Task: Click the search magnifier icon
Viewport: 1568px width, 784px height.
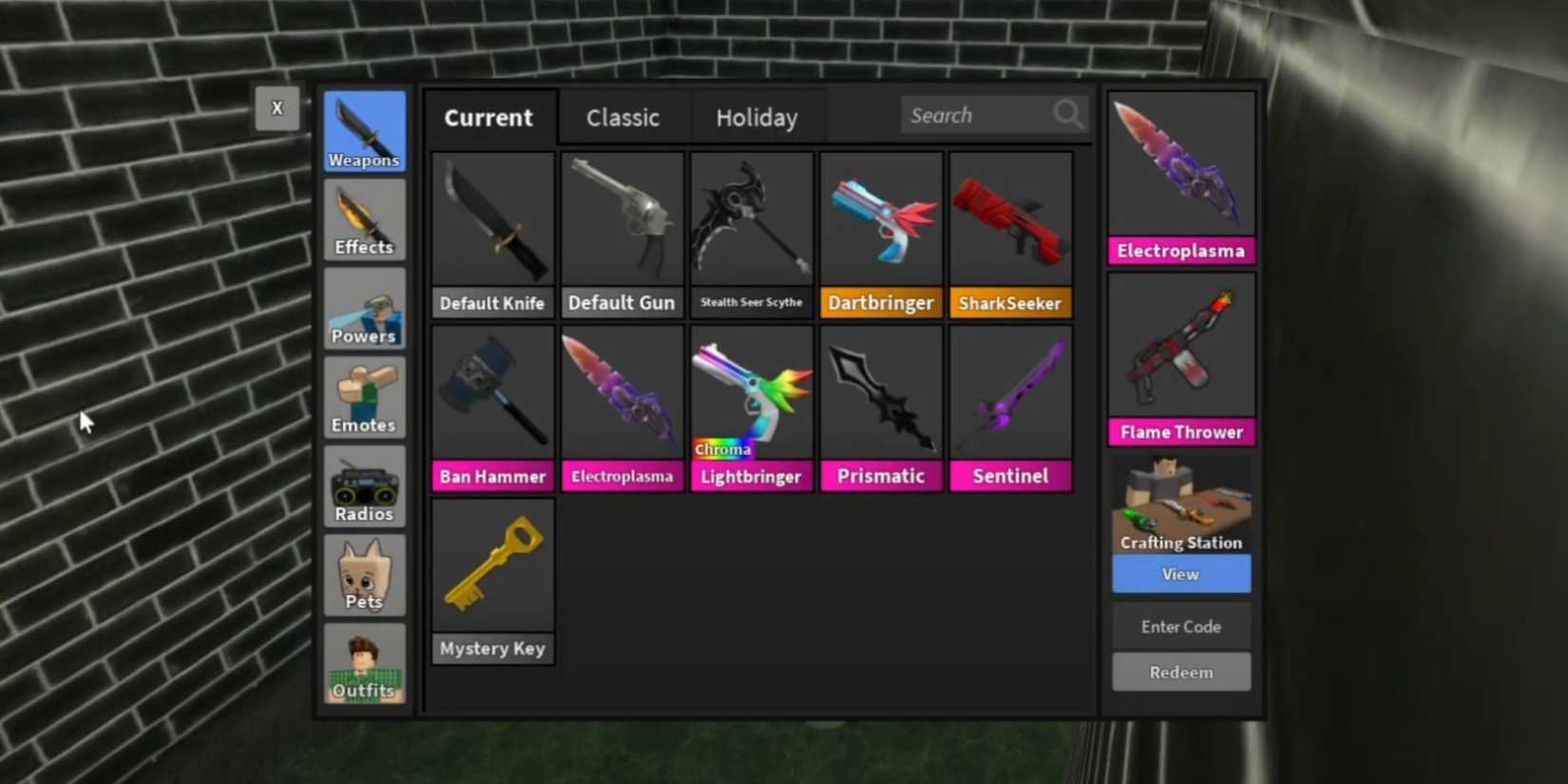Action: pos(1067,114)
